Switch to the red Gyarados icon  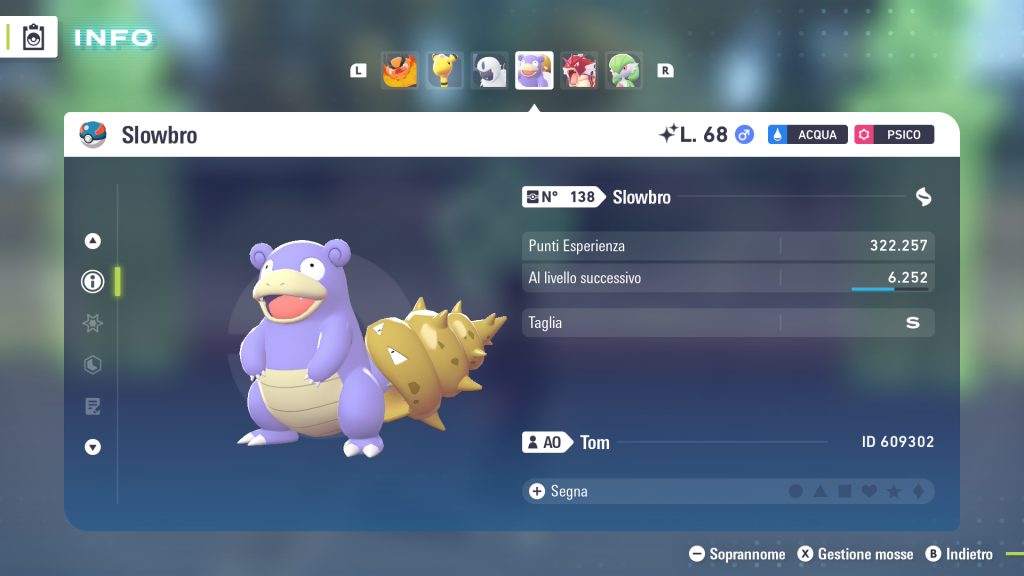point(579,71)
